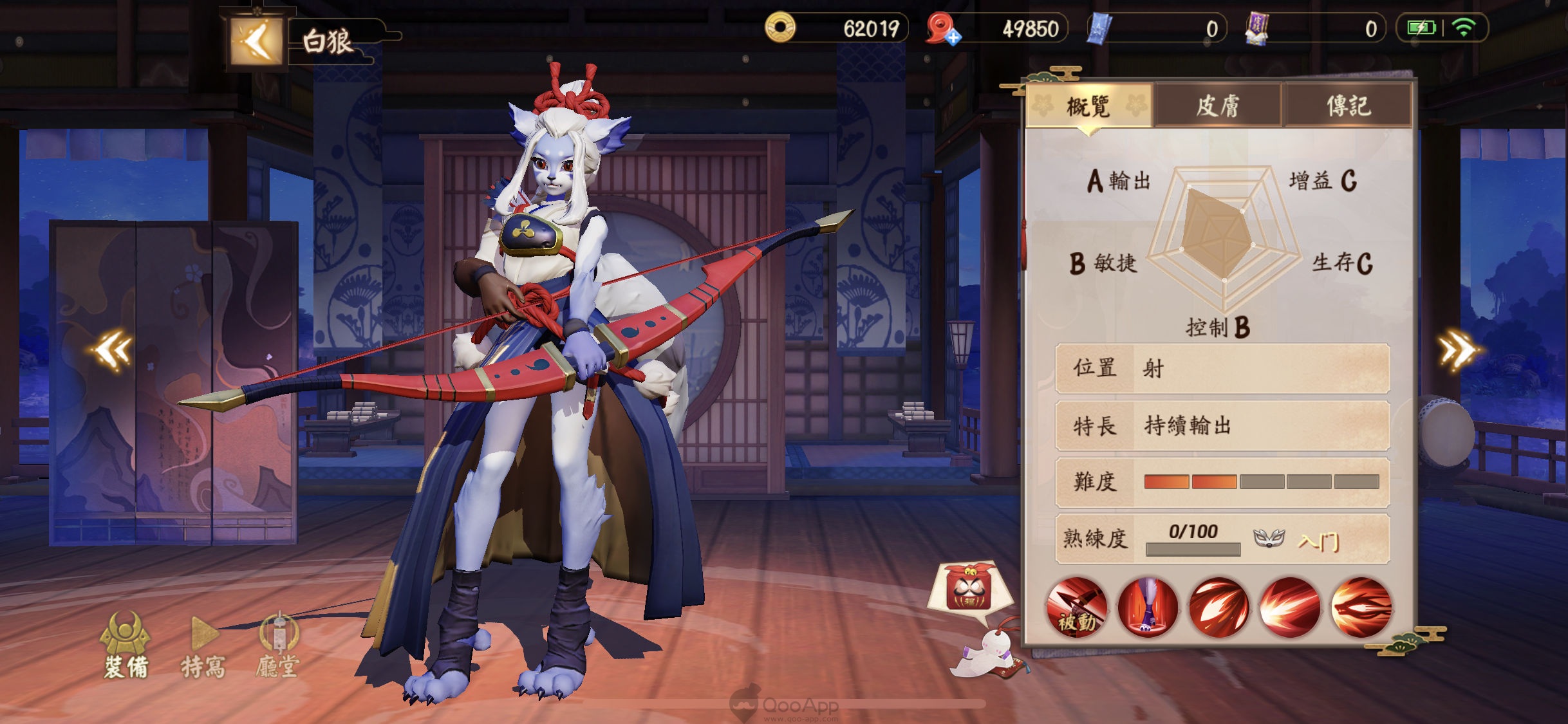The width and height of the screenshot is (1568, 724).
Task: Tap the blue ticket currency icon
Action: (1099, 29)
